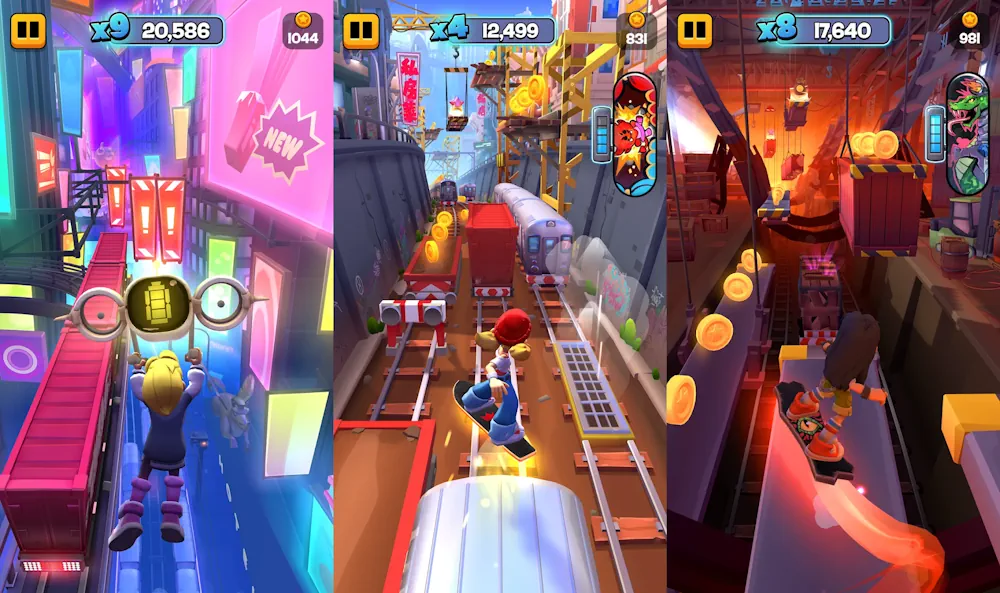Pause the run beside the x9 multiplier
Screen dimensions: 1000x593
28,31
